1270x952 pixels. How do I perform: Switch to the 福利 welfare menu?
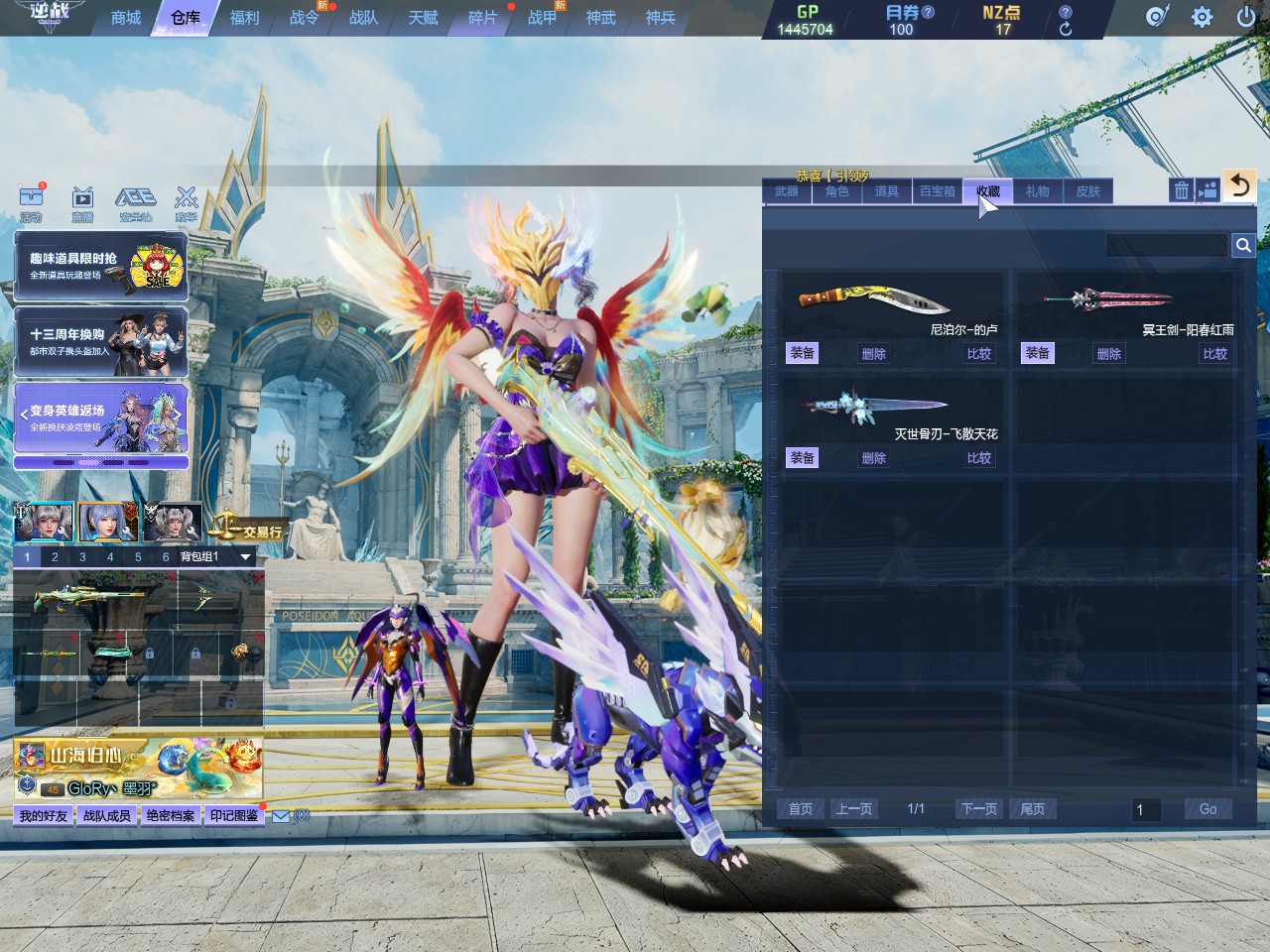[x=244, y=18]
